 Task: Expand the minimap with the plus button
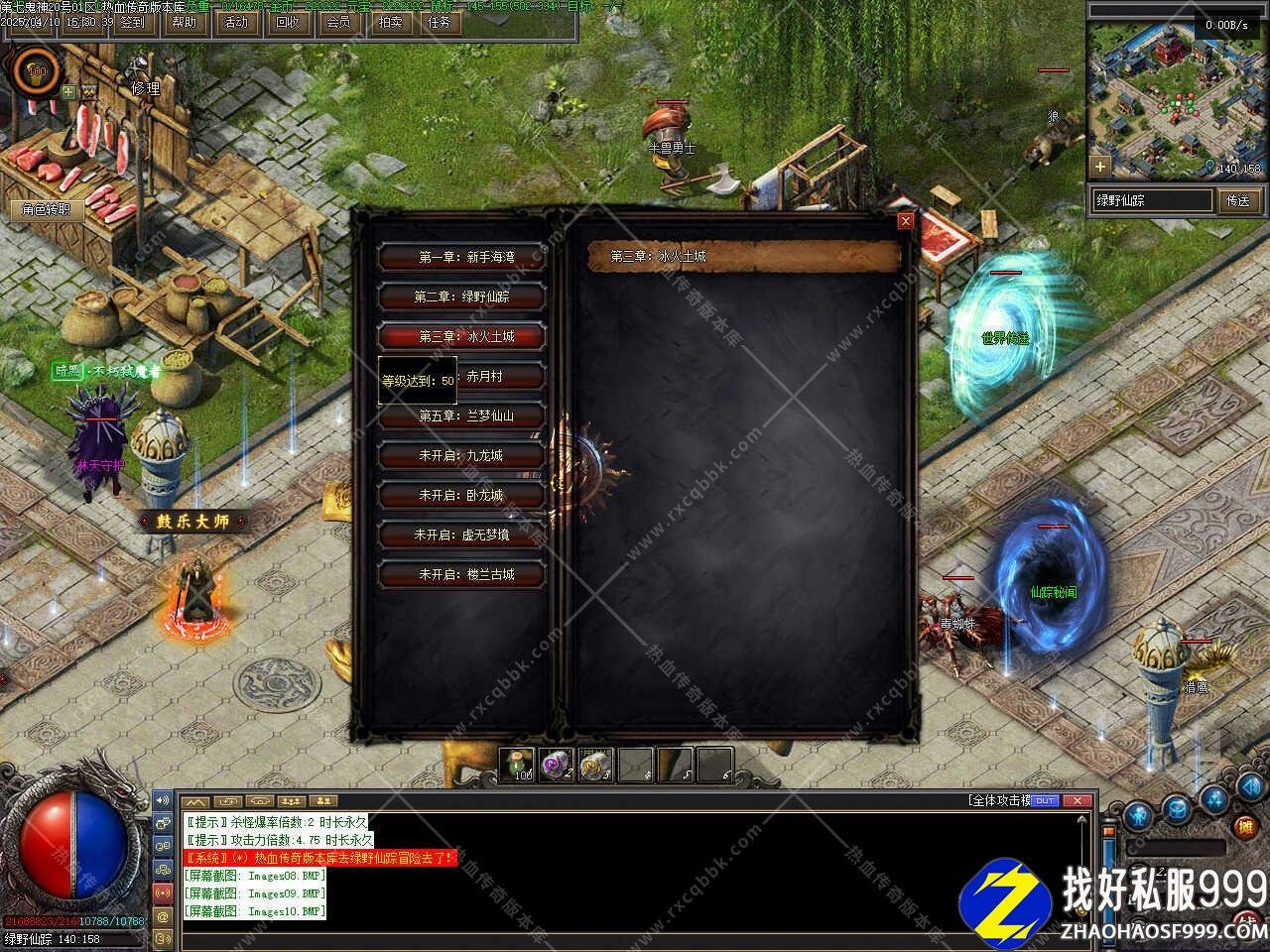1099,166
